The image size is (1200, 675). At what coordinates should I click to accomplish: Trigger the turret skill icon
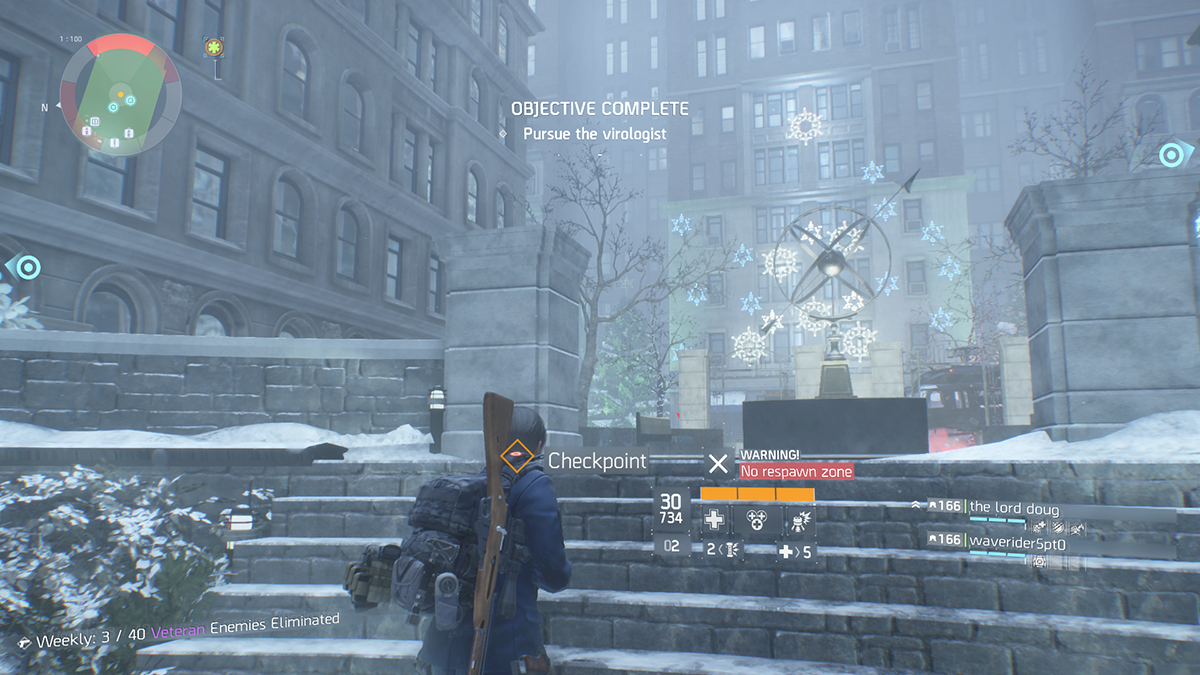(798, 519)
